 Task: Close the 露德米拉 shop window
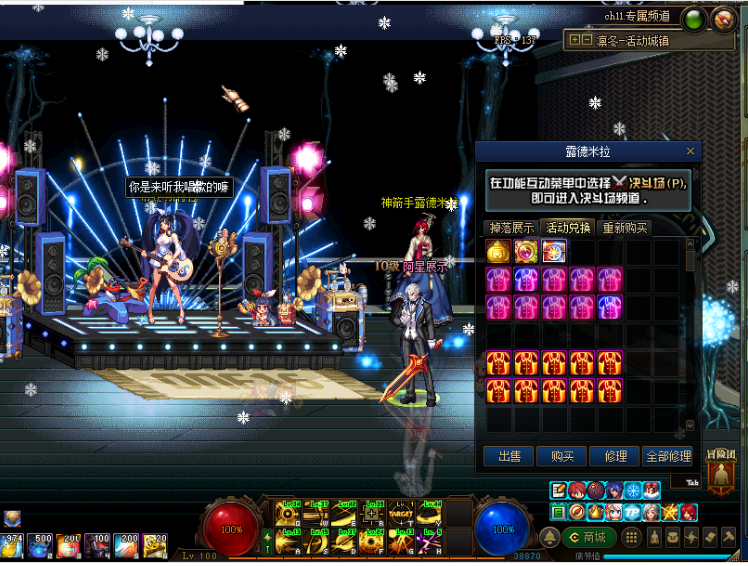click(690, 151)
